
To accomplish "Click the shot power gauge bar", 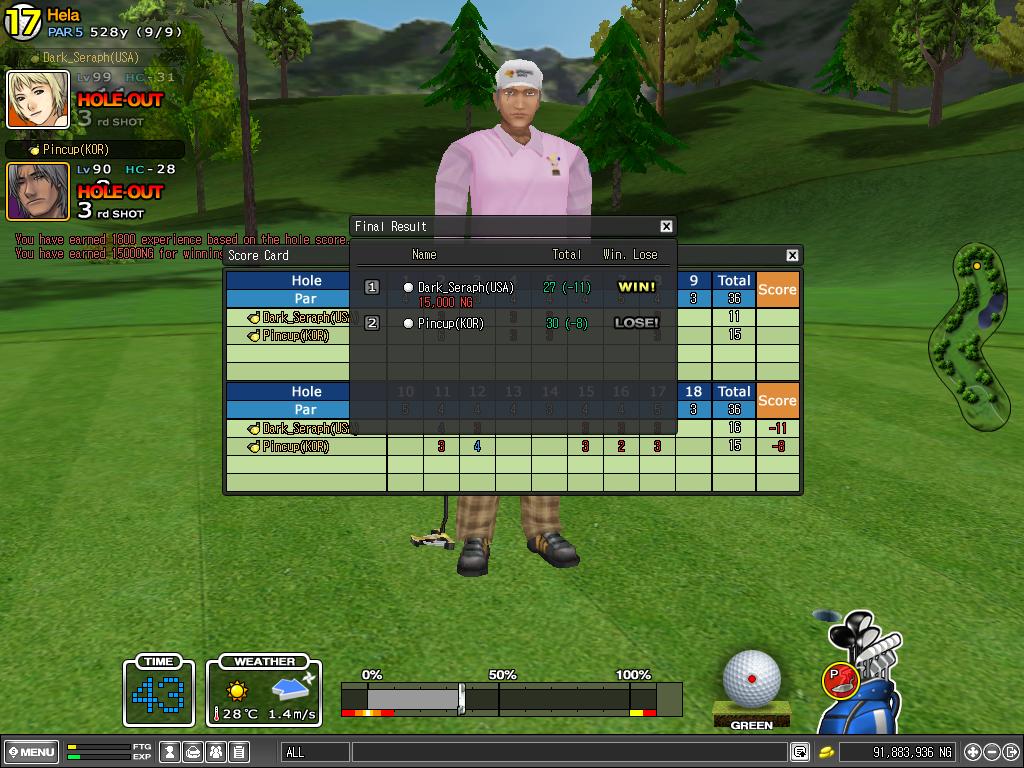I will point(510,698).
